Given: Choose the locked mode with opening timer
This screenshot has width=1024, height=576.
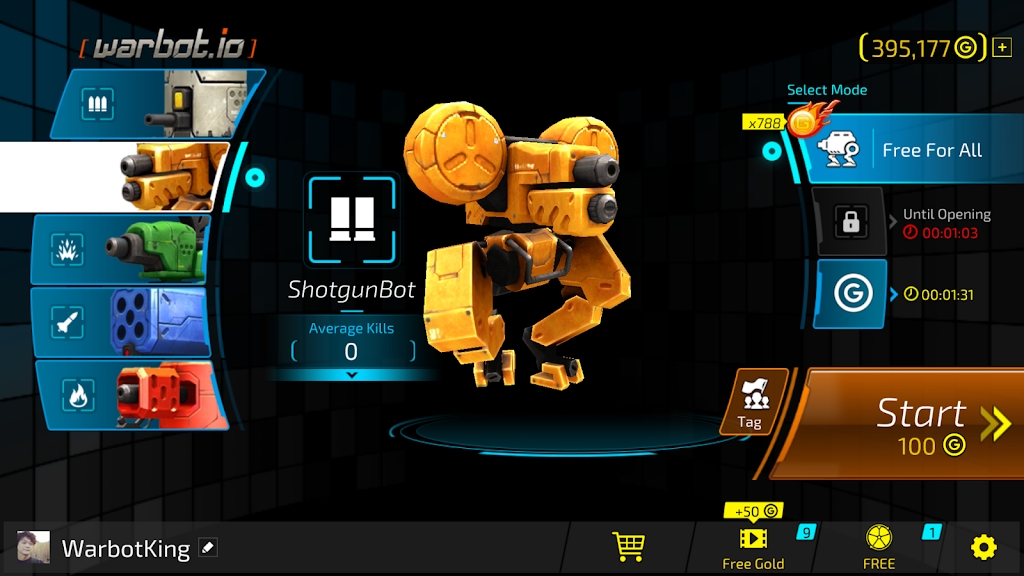Looking at the screenshot, I should 851,223.
